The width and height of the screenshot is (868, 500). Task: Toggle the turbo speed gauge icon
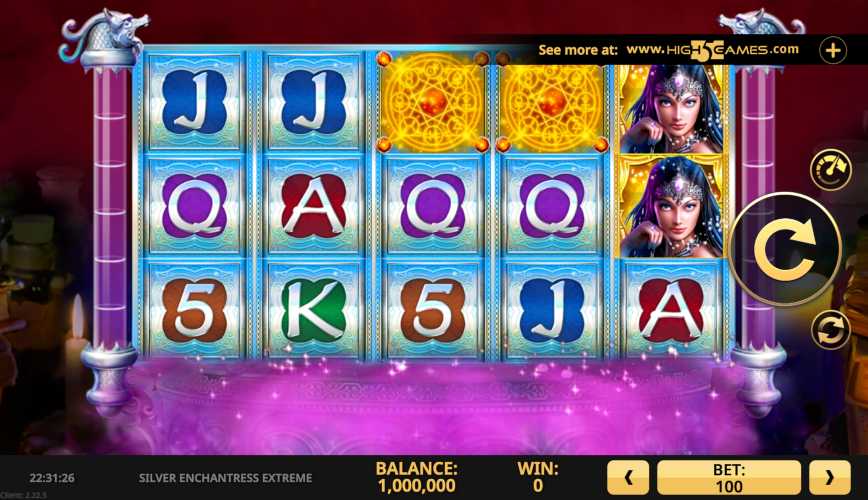coord(829,169)
